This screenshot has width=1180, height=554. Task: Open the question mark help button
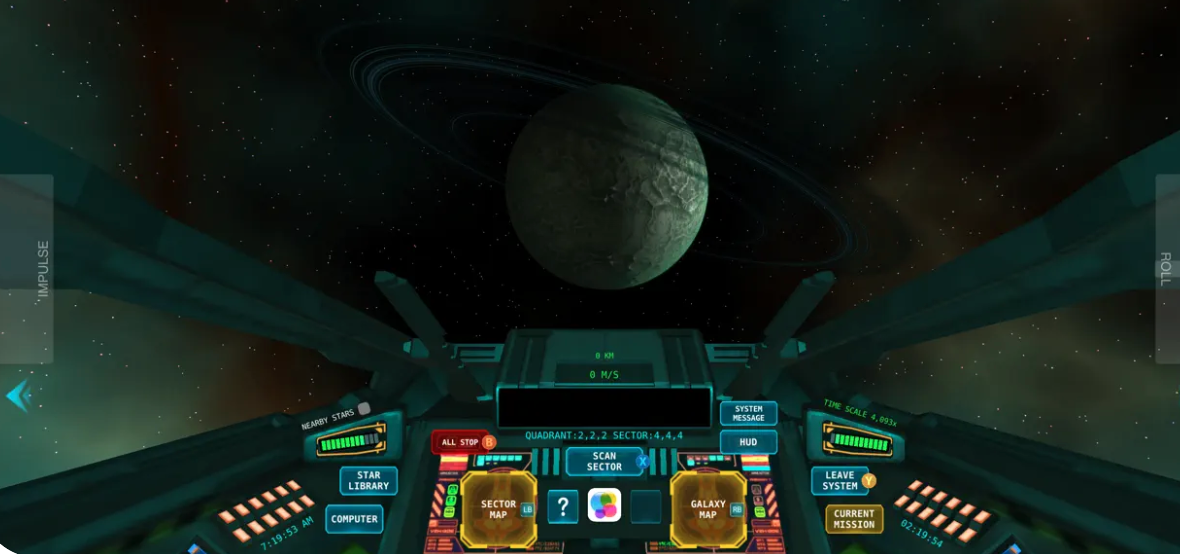tap(563, 507)
